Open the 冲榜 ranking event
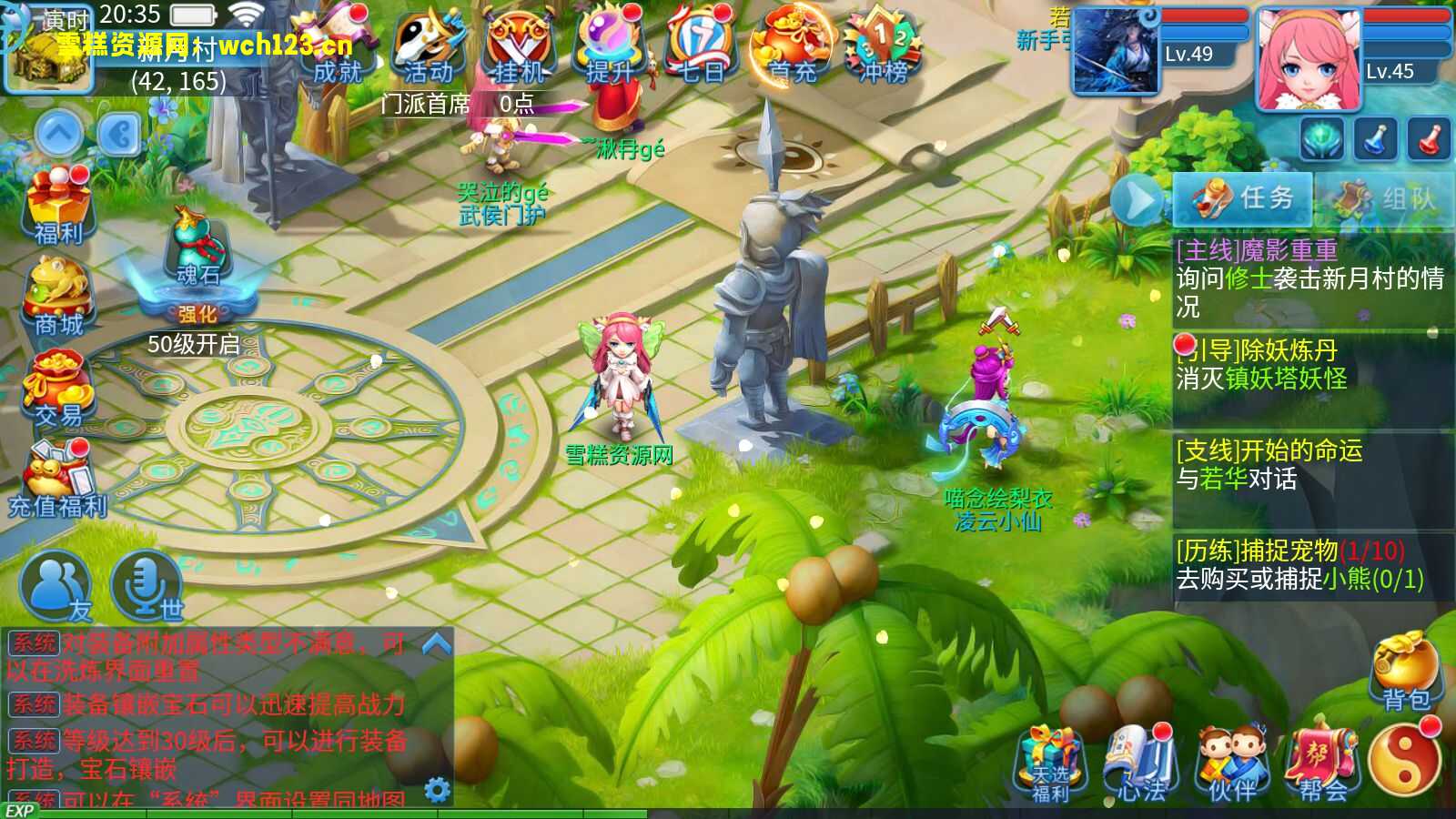Viewport: 1456px width, 819px height. pos(881,47)
